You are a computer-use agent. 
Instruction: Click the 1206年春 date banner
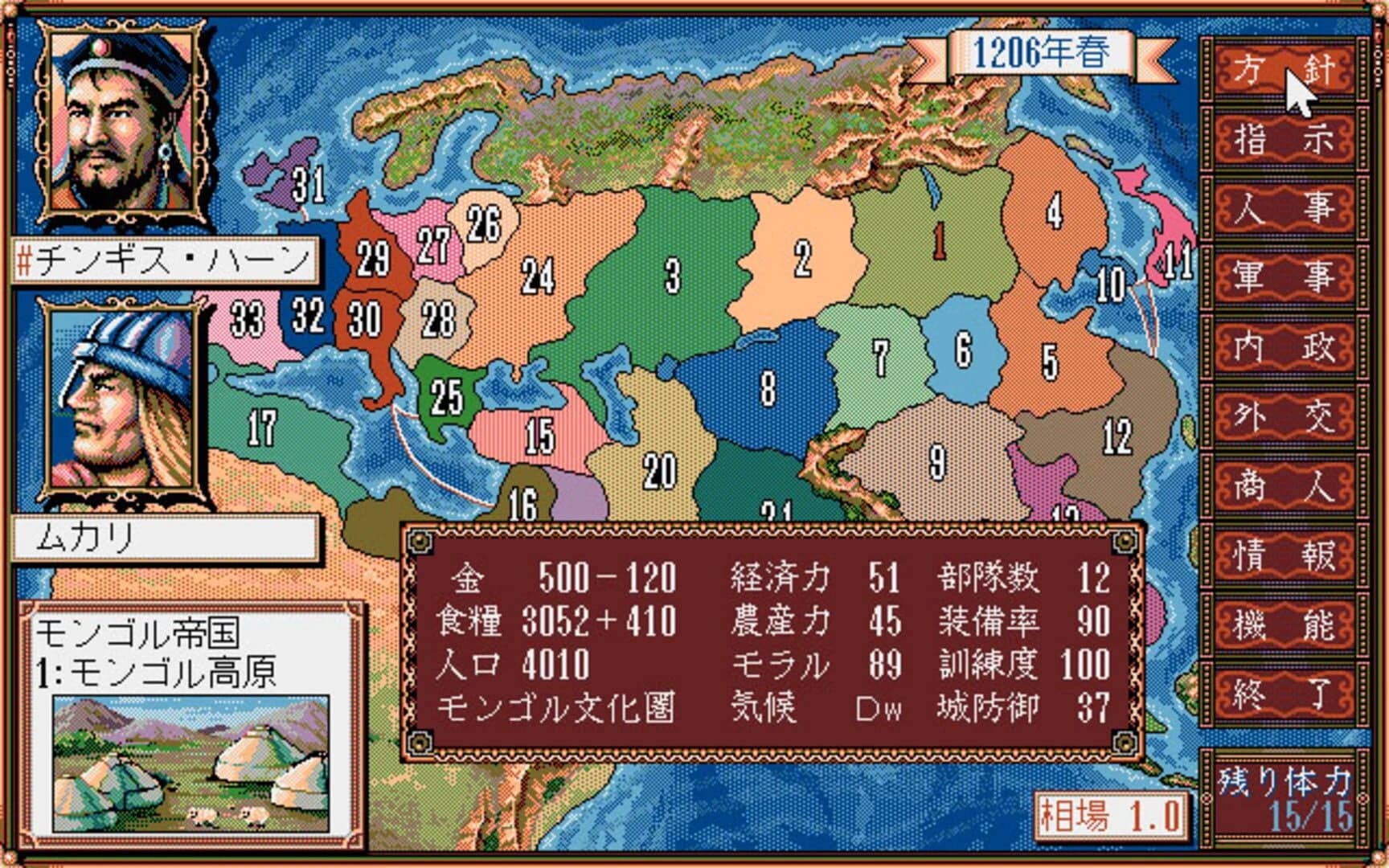[x=1043, y=52]
